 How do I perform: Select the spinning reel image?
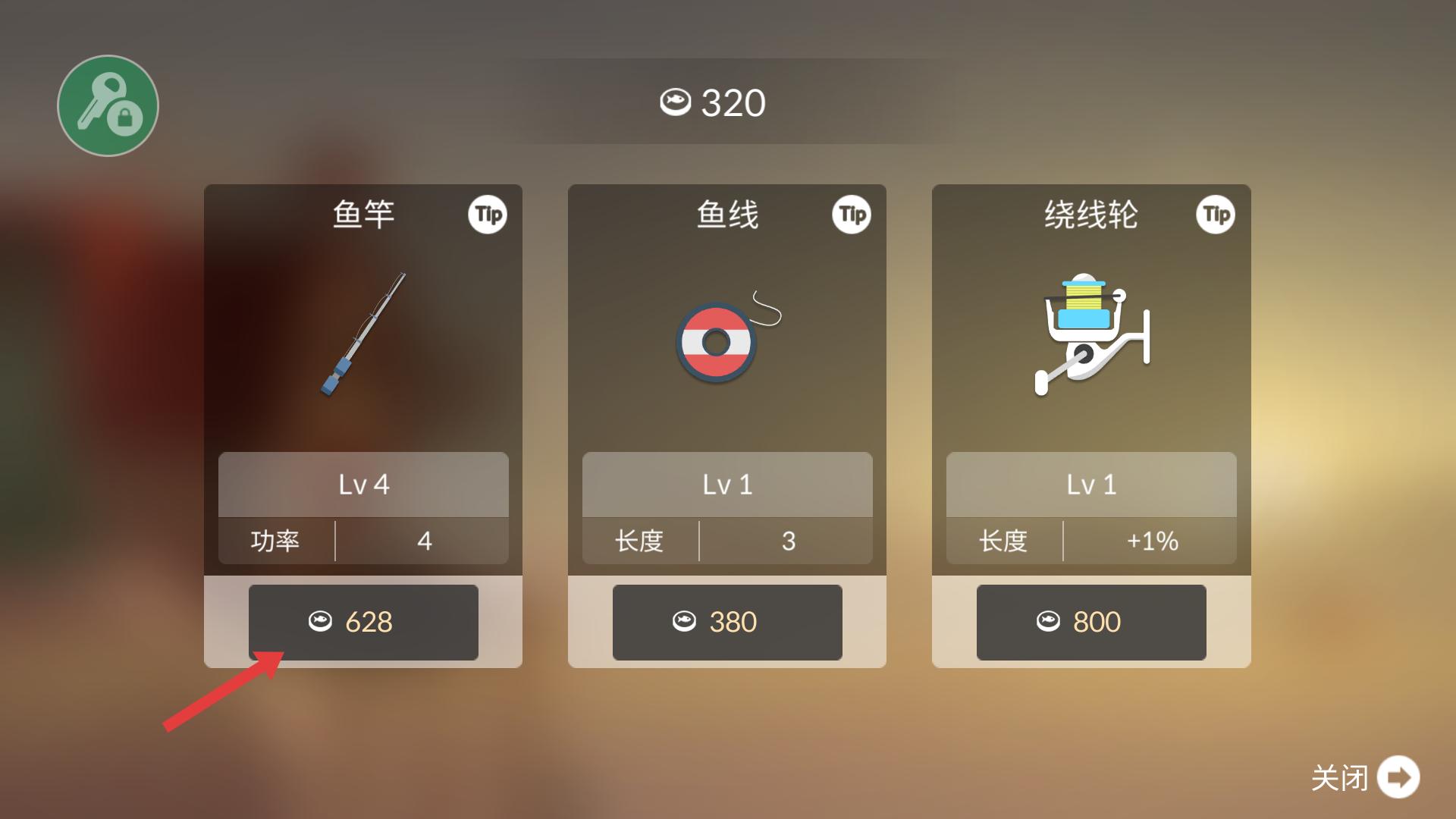click(x=1091, y=334)
